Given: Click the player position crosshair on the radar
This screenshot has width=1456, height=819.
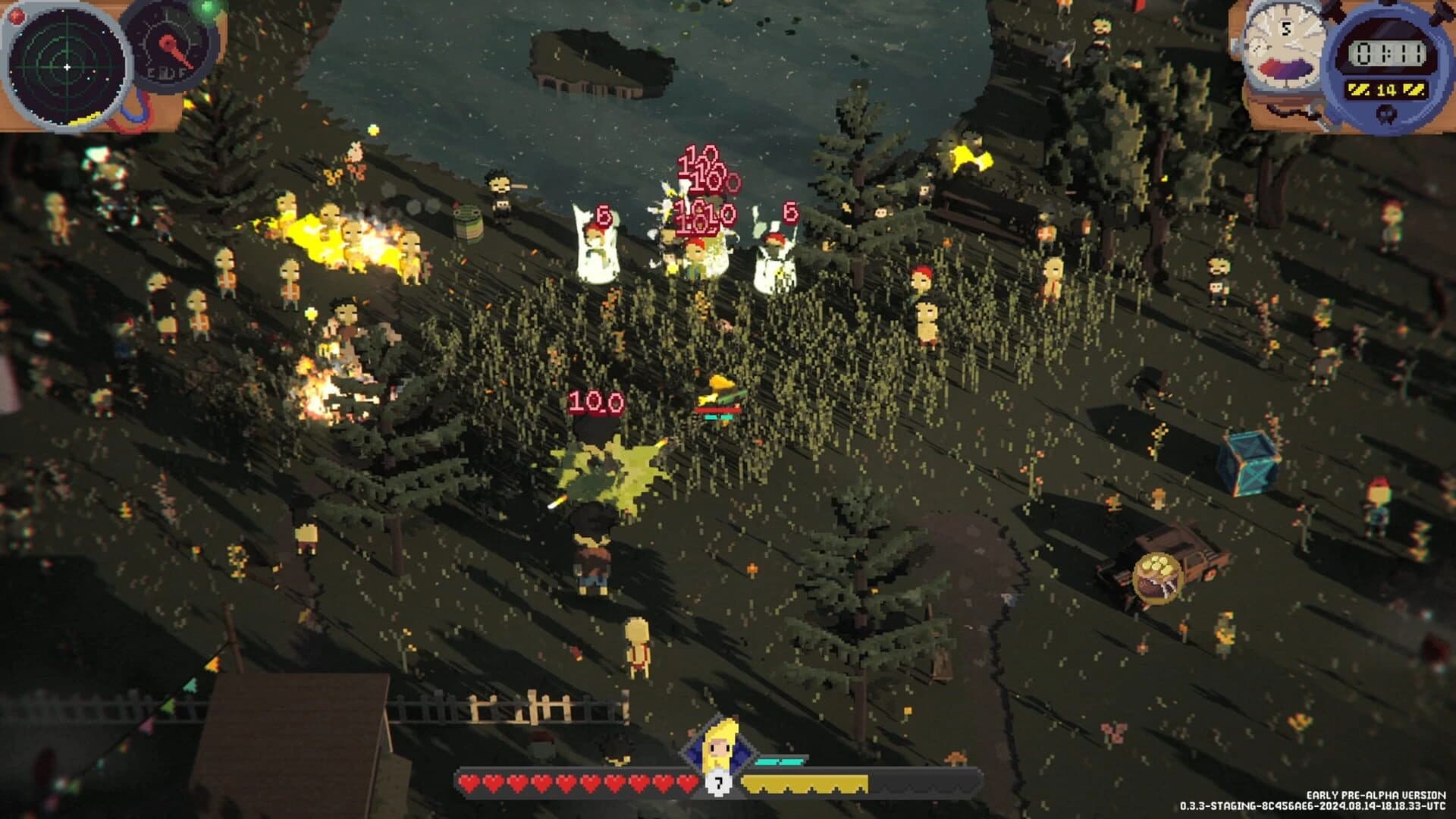Looking at the screenshot, I should pos(67,67).
